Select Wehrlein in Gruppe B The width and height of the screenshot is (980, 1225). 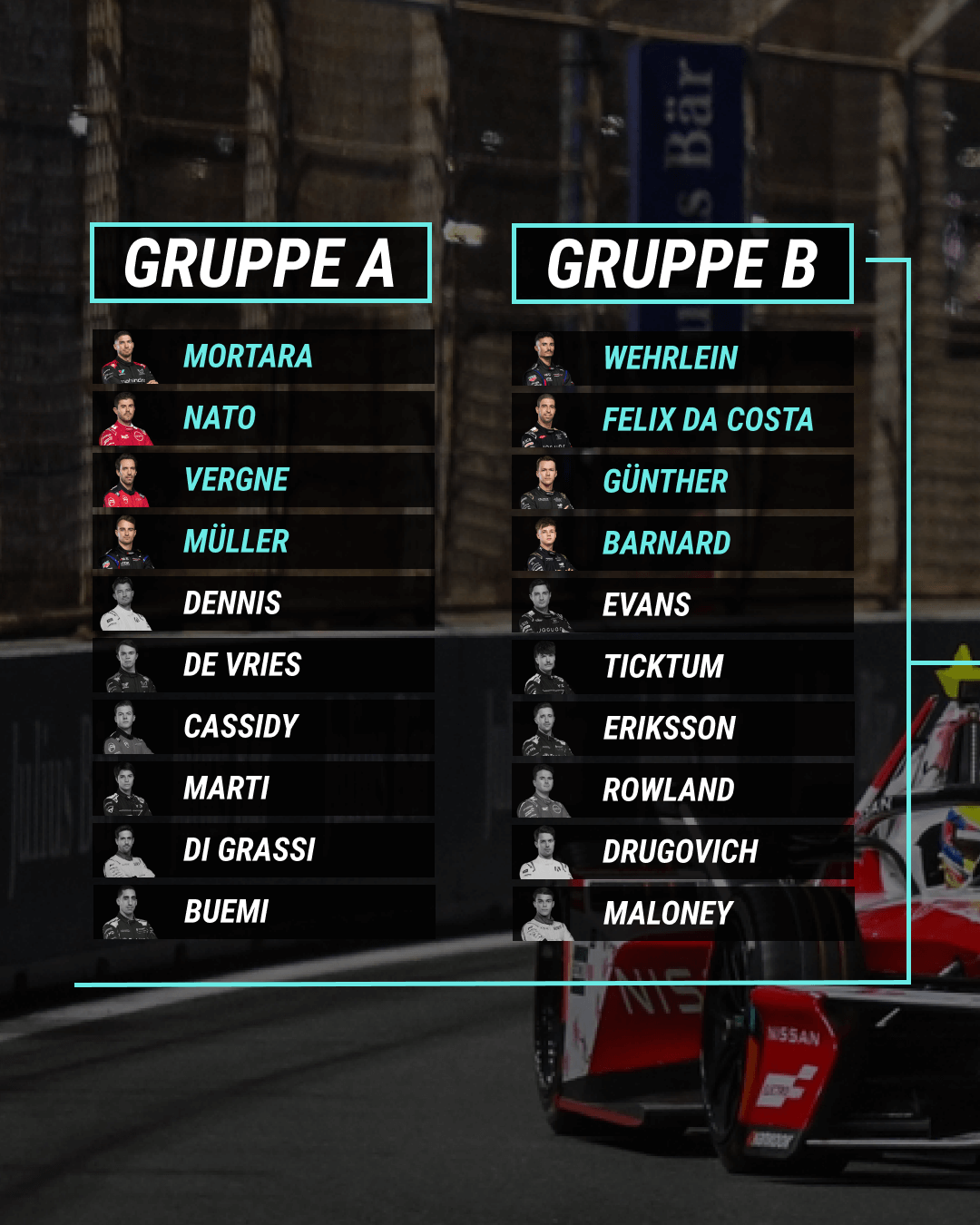[x=682, y=358]
